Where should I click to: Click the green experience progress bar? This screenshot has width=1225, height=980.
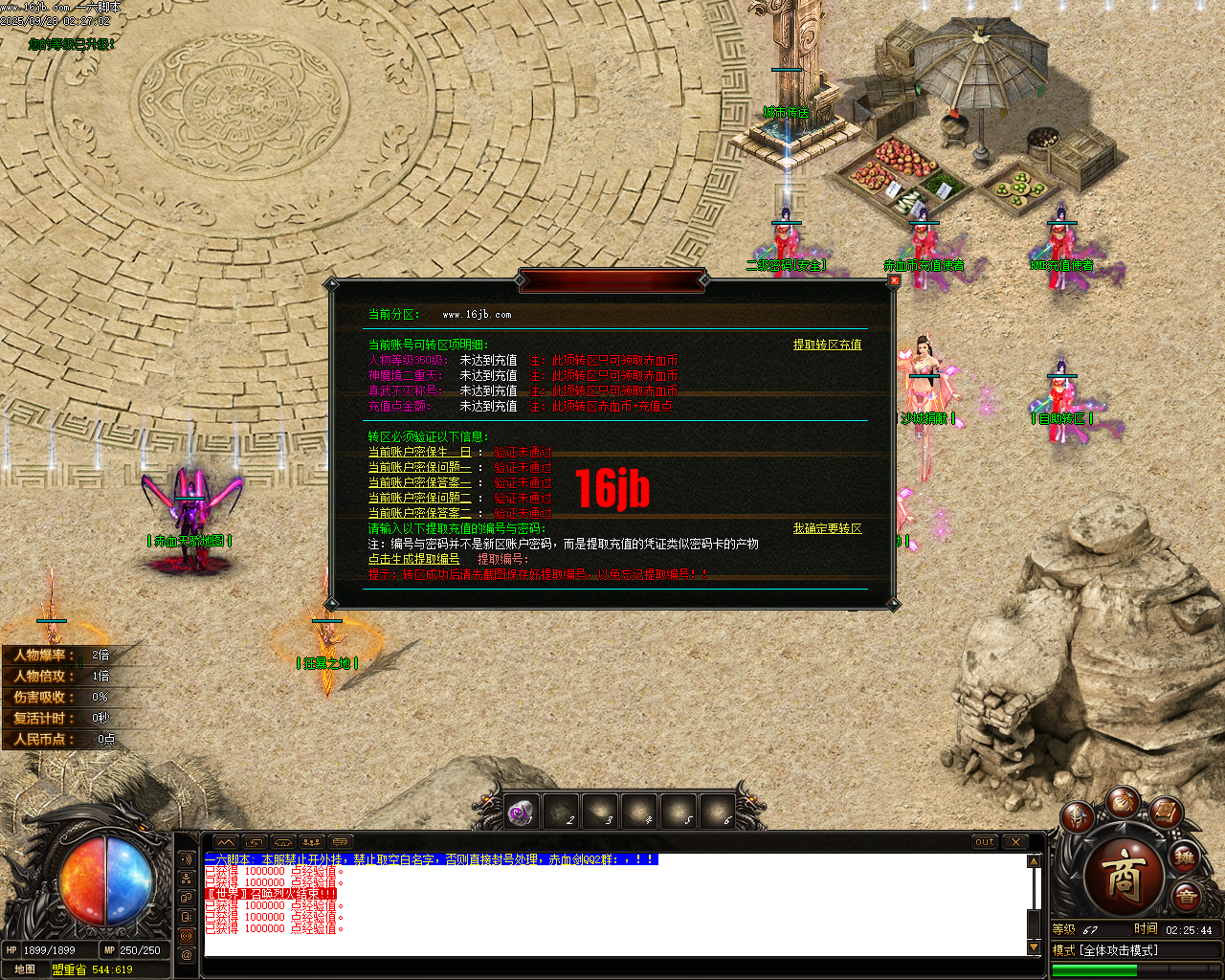pos(1096,969)
